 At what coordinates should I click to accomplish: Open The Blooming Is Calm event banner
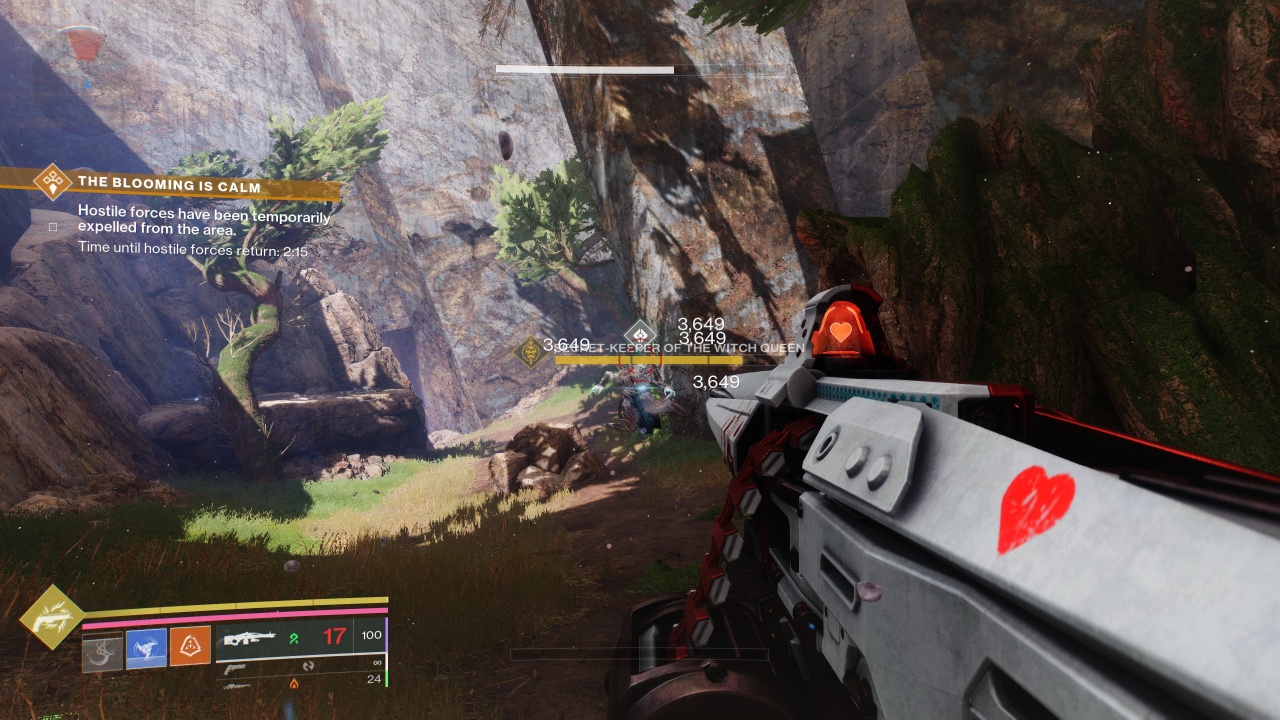click(x=170, y=185)
